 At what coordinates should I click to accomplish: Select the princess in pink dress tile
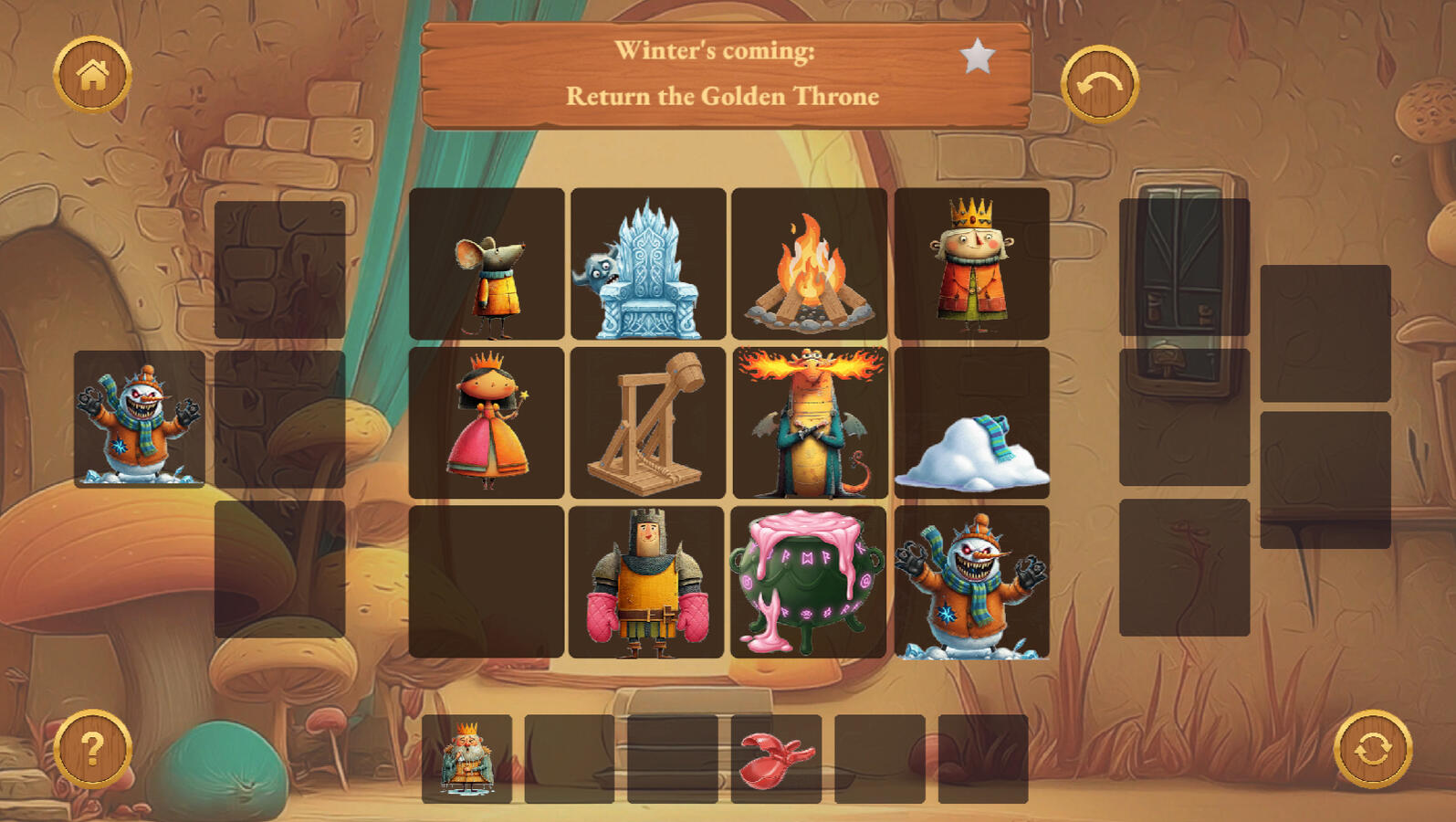[487, 423]
